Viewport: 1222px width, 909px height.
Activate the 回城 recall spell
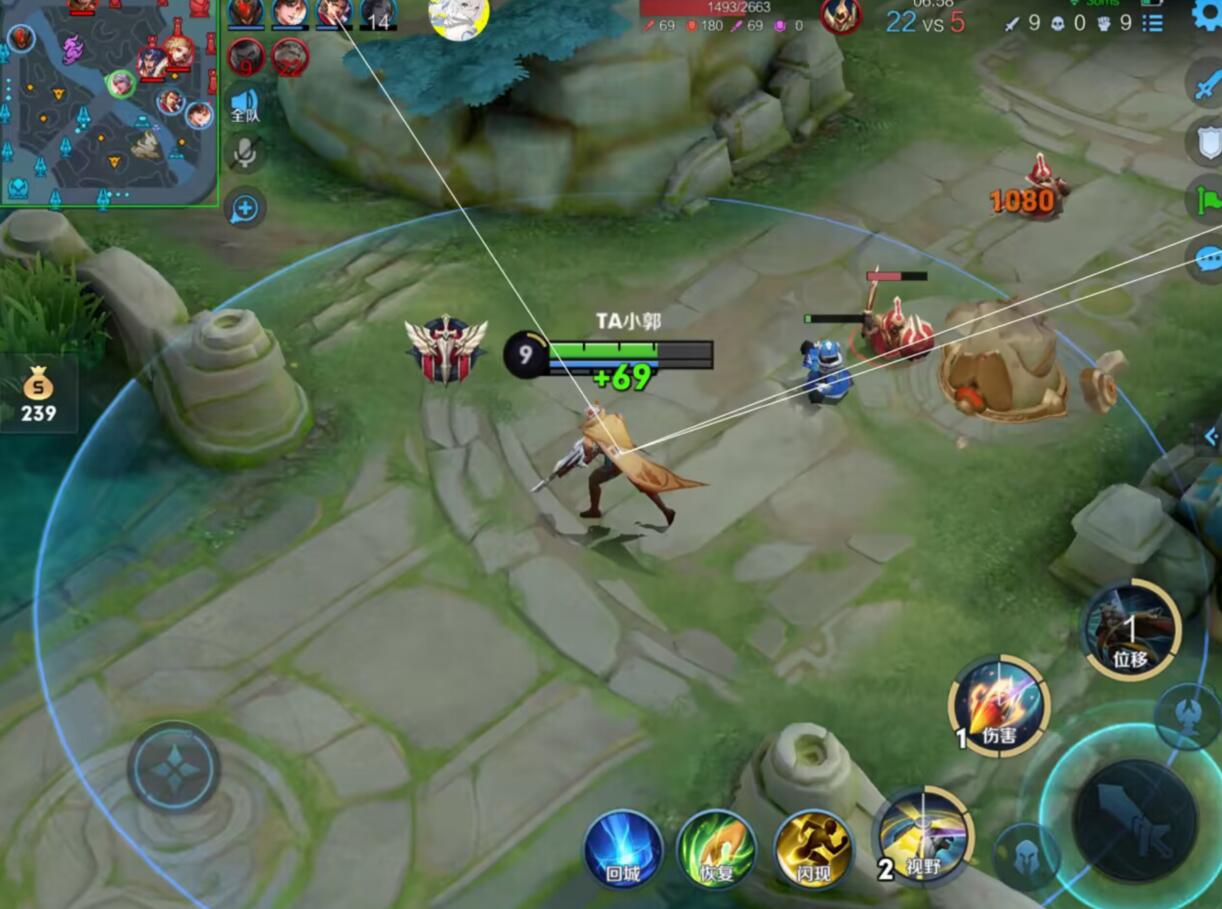point(623,849)
